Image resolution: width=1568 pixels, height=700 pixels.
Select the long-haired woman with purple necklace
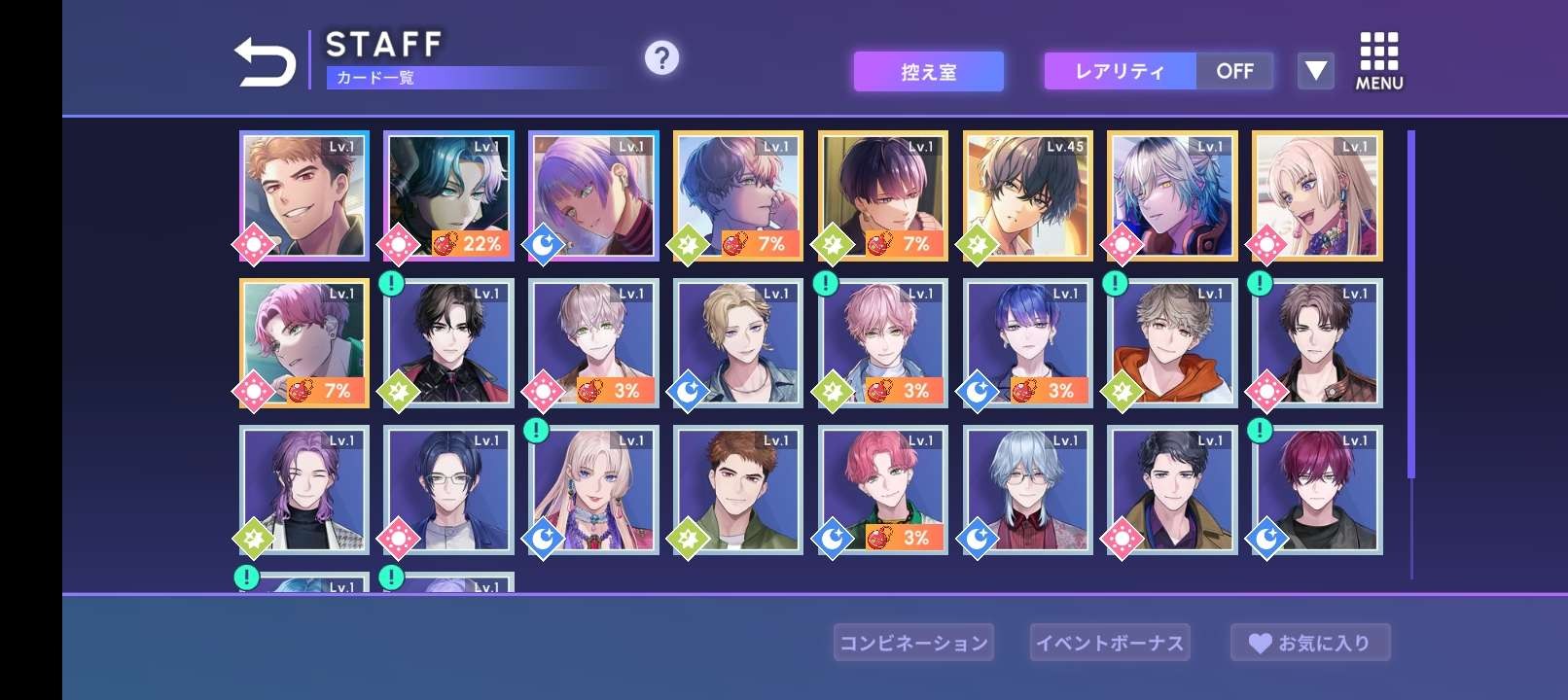point(593,489)
